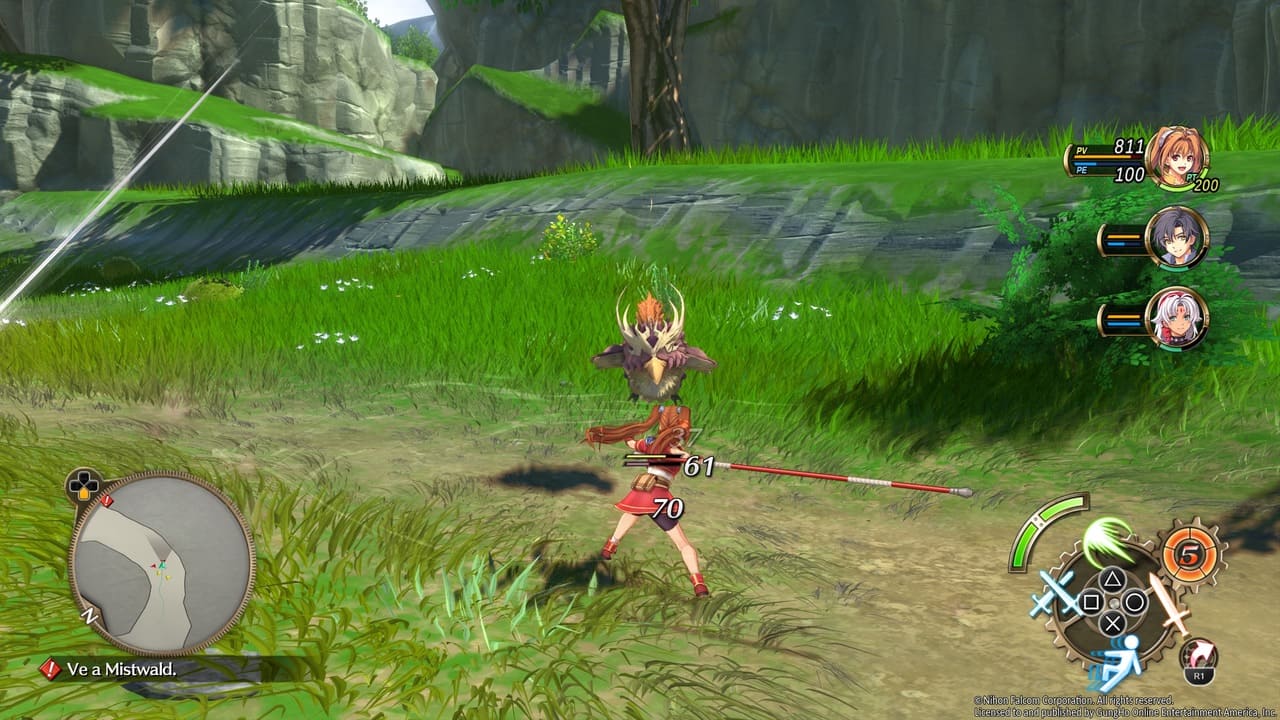
Task: Open the circular minimap
Action: point(161,563)
